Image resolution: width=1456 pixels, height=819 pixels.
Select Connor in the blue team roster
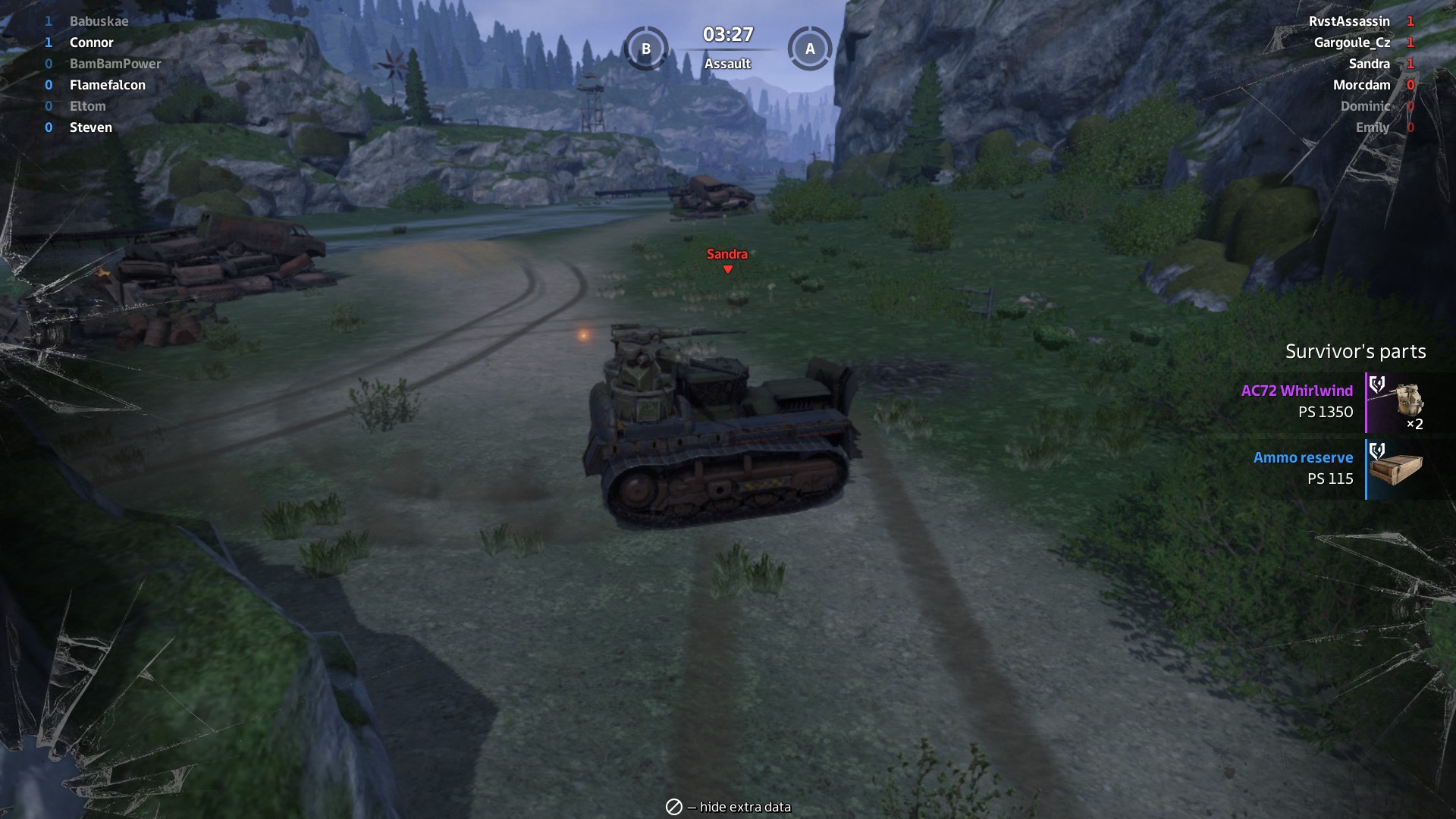tap(91, 42)
